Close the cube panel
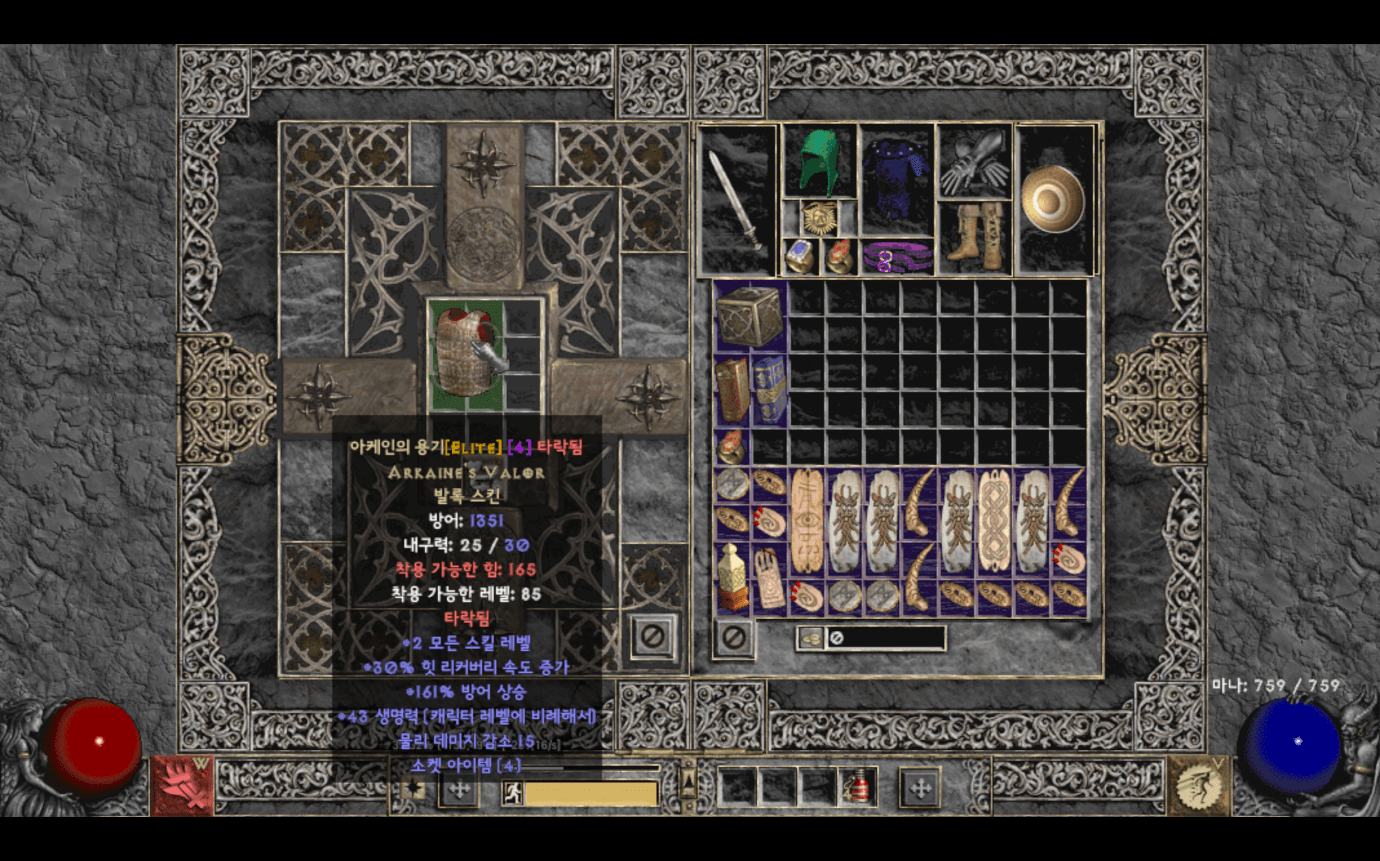The width and height of the screenshot is (1380, 861). (x=653, y=636)
